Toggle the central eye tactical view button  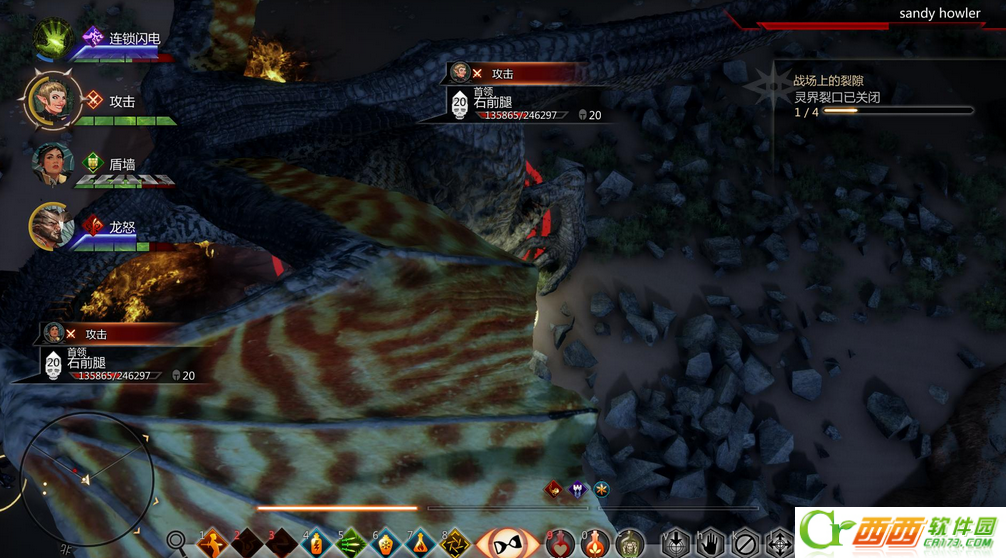point(507,543)
